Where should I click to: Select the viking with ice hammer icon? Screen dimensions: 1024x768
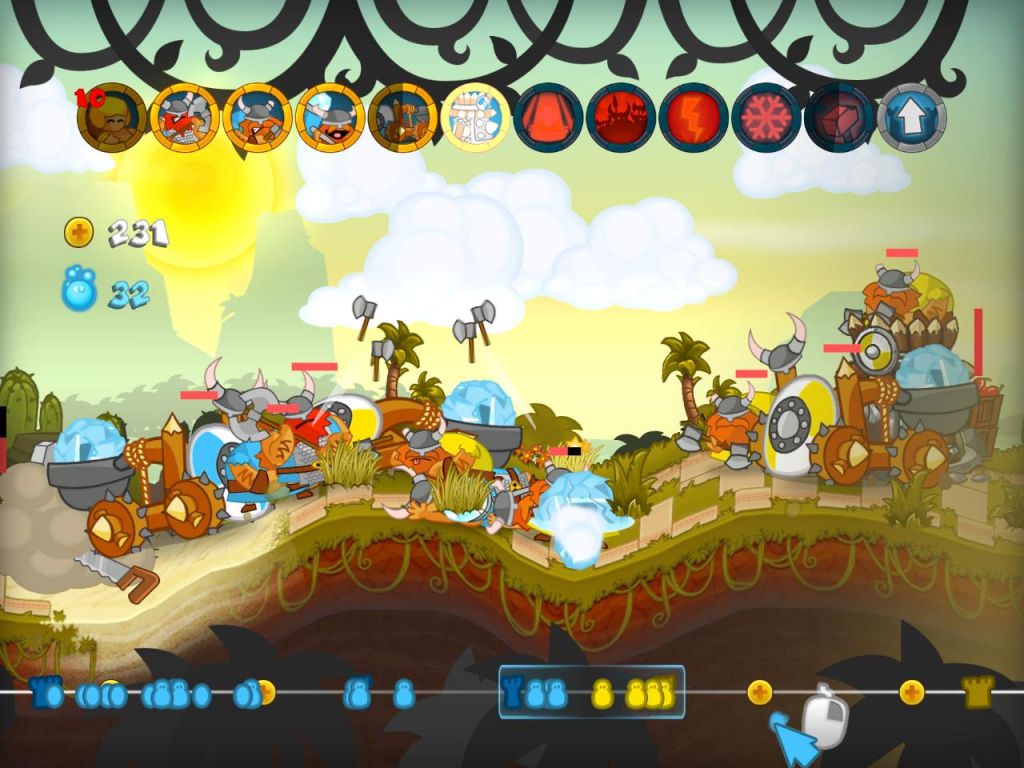330,117
